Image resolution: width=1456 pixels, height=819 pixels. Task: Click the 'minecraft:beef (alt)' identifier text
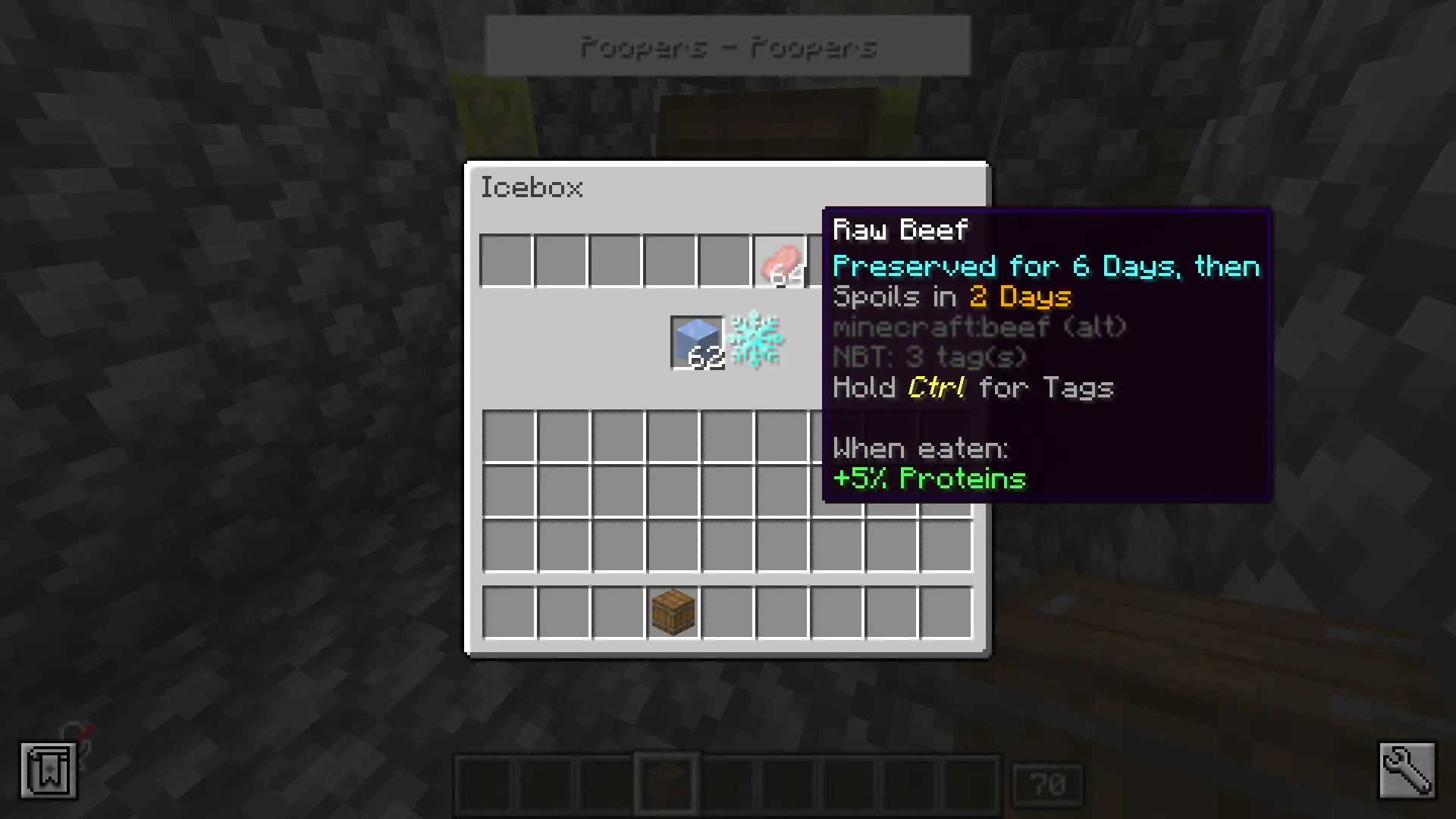978,327
